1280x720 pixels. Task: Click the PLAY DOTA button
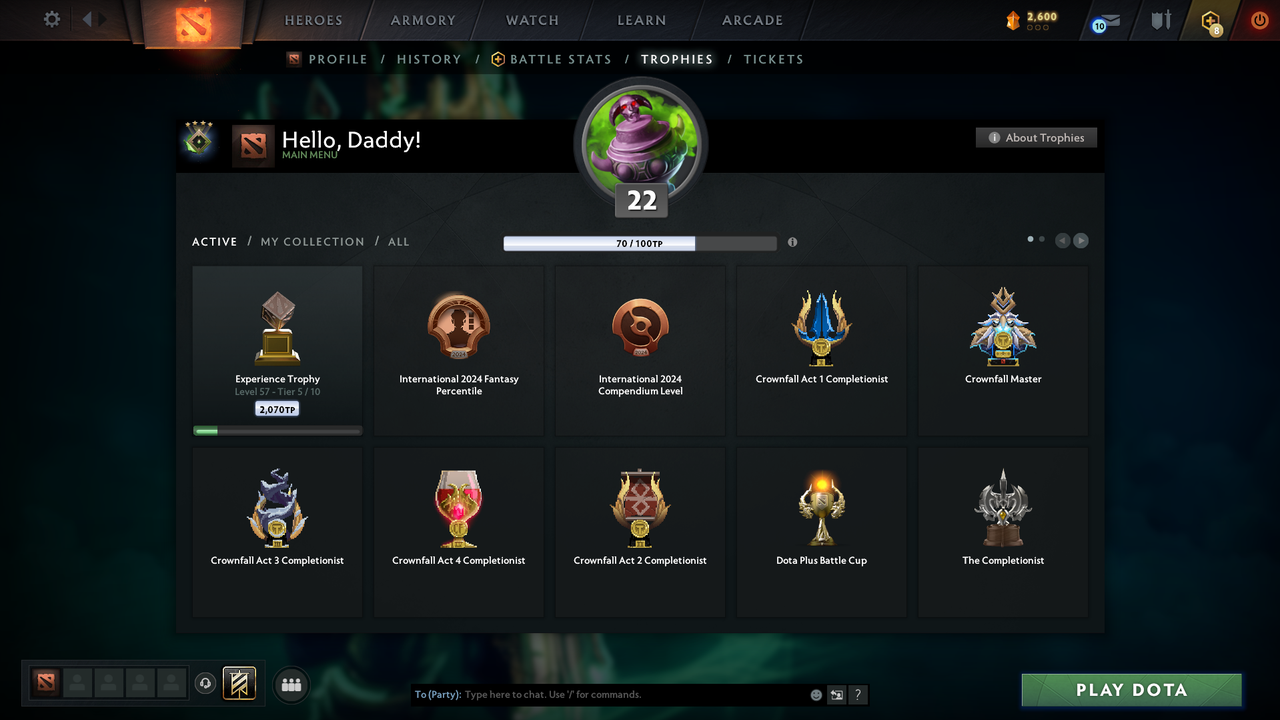(x=1131, y=690)
